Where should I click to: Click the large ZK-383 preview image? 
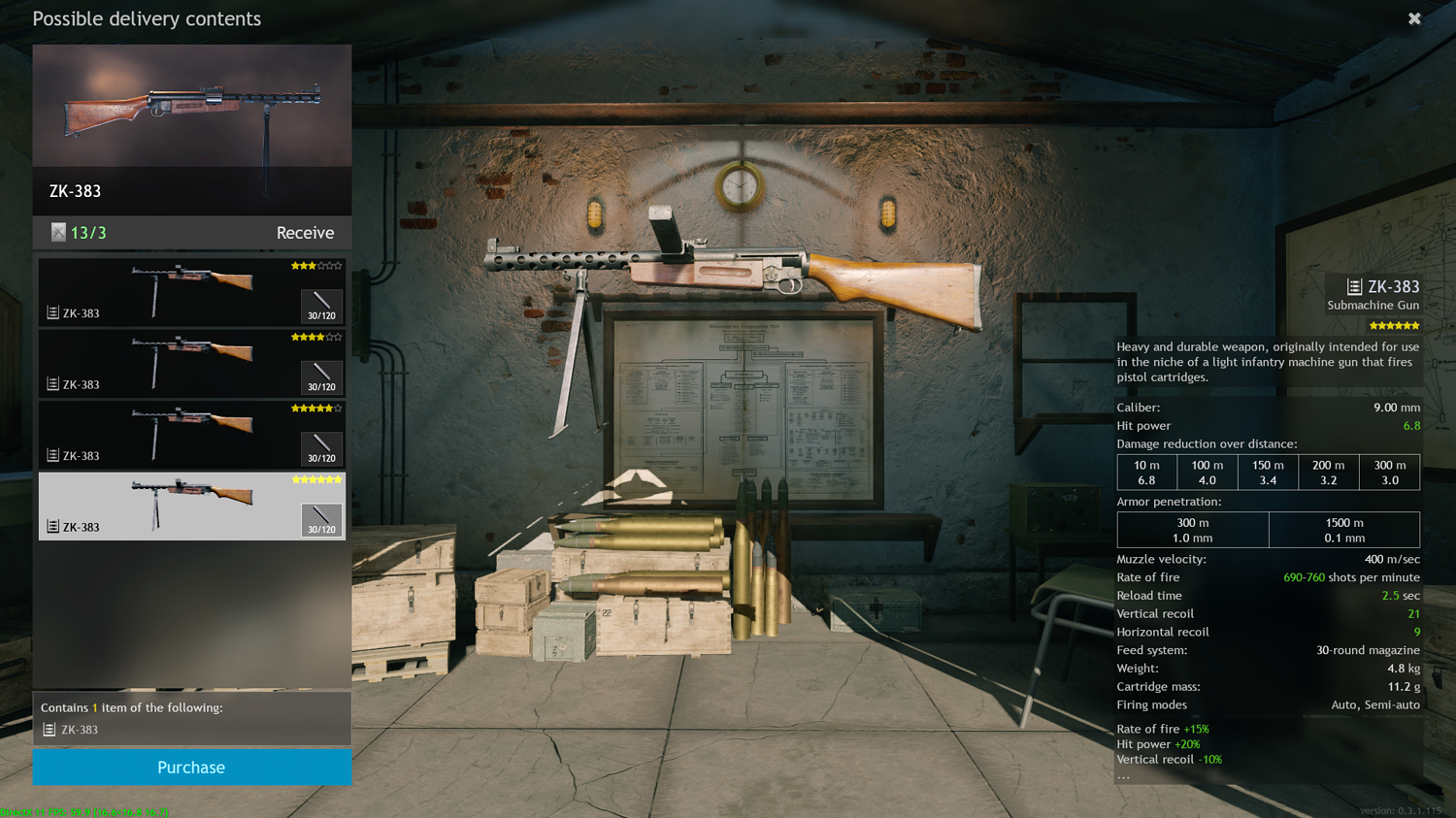191,107
